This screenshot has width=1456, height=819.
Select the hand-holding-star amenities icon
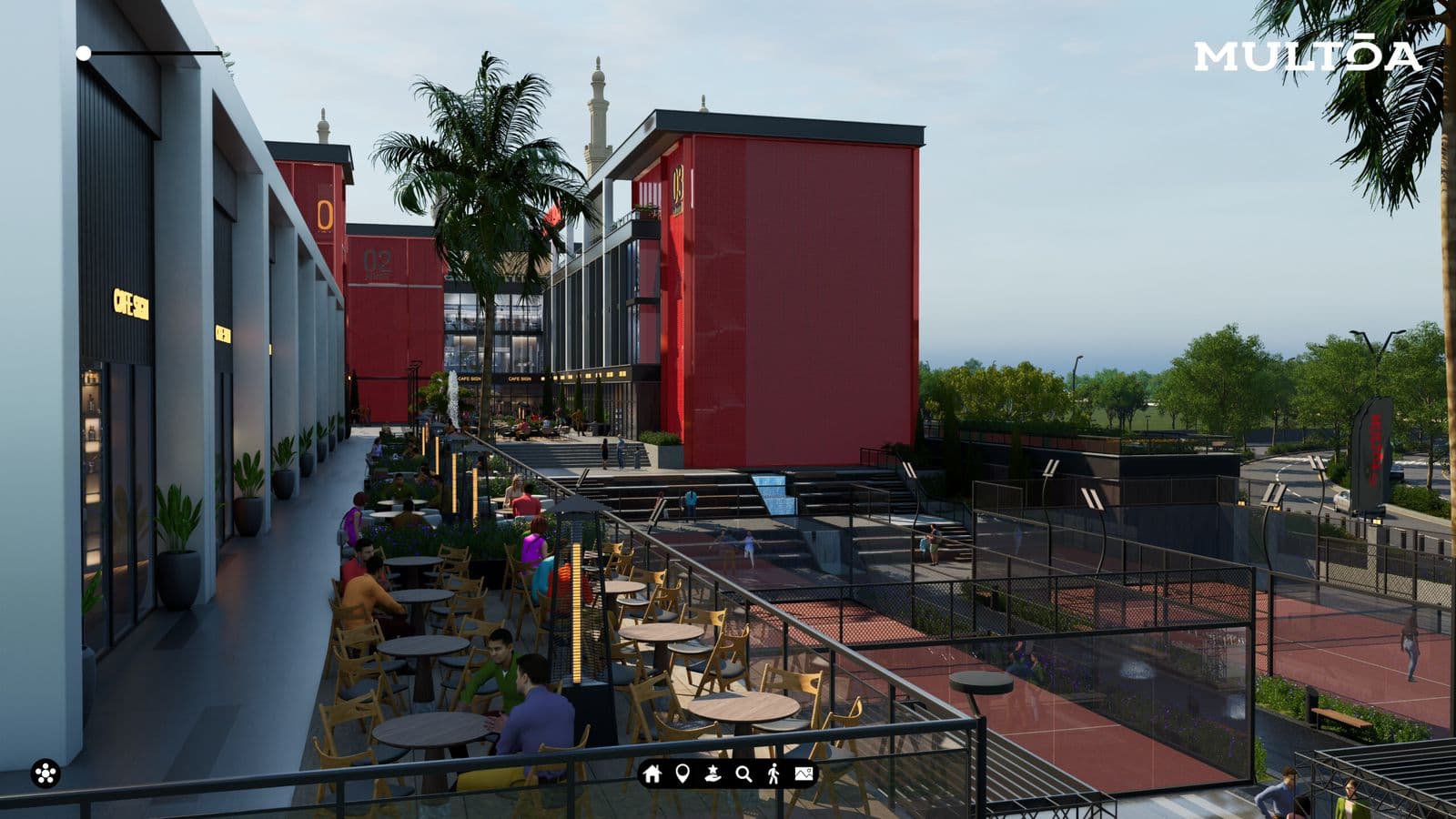(x=713, y=773)
